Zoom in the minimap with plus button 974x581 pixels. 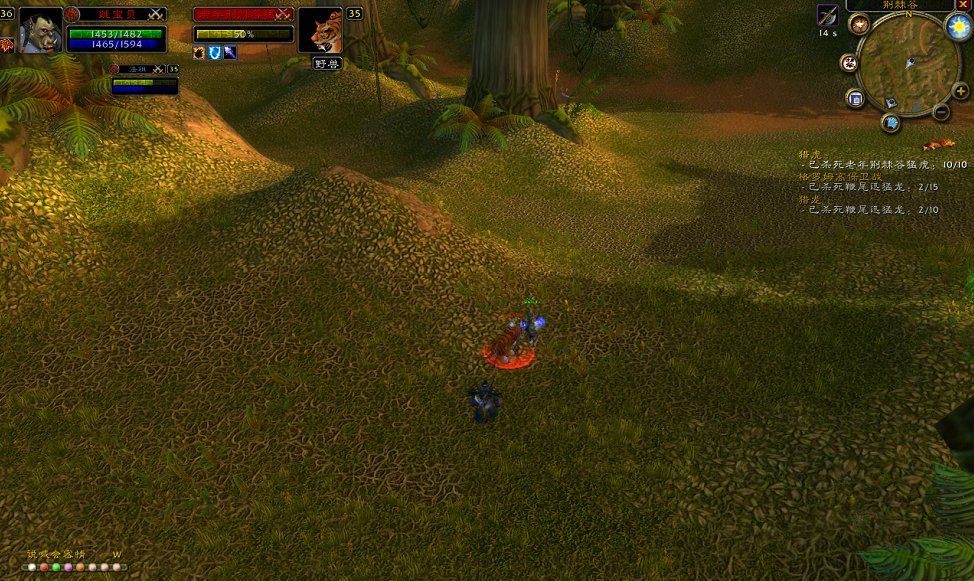[961, 91]
